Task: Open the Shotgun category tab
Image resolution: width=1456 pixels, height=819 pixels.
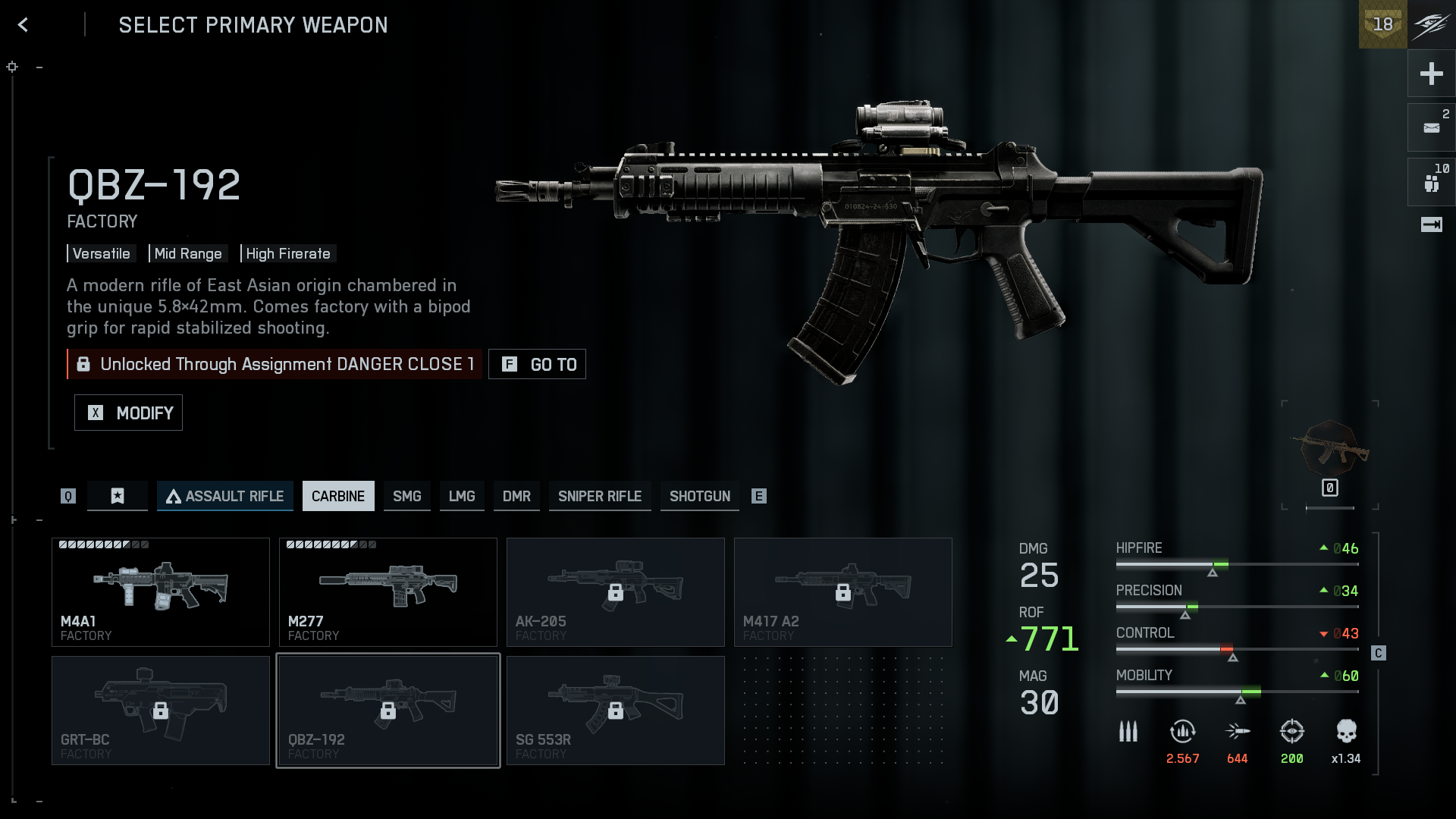Action: point(699,496)
